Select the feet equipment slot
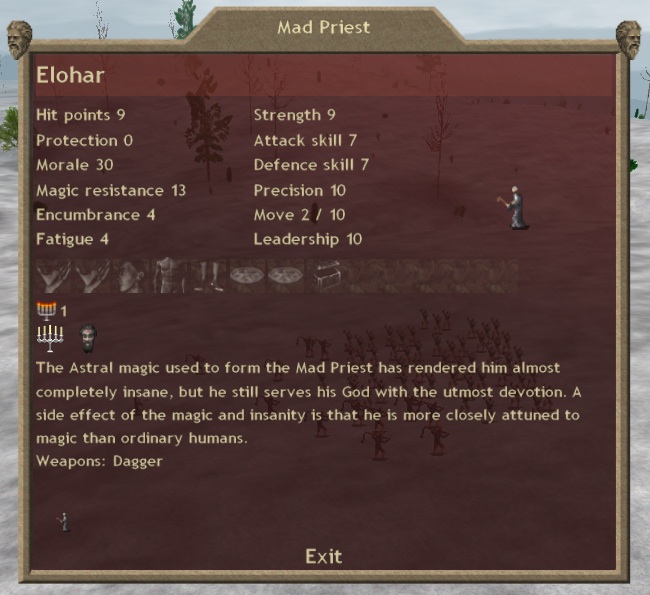Screen dimensions: 650x595 point(208,277)
